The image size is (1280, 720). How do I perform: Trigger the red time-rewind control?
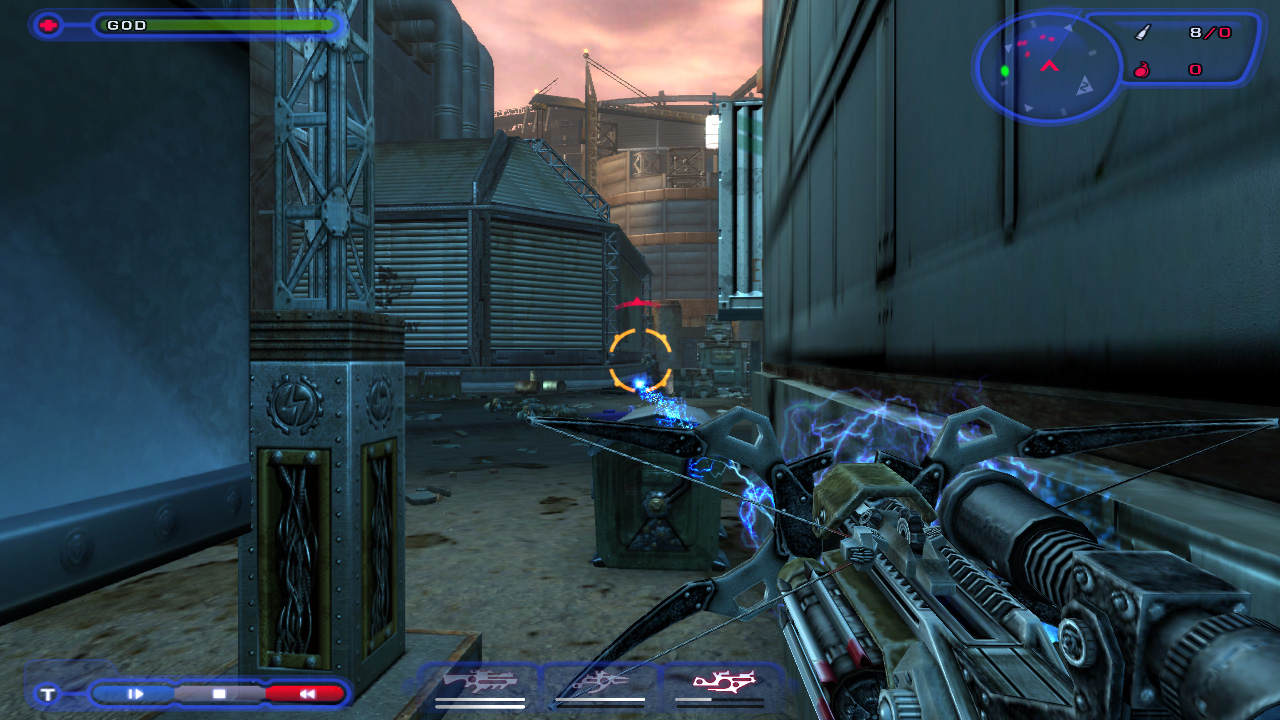pyautogui.click(x=306, y=693)
